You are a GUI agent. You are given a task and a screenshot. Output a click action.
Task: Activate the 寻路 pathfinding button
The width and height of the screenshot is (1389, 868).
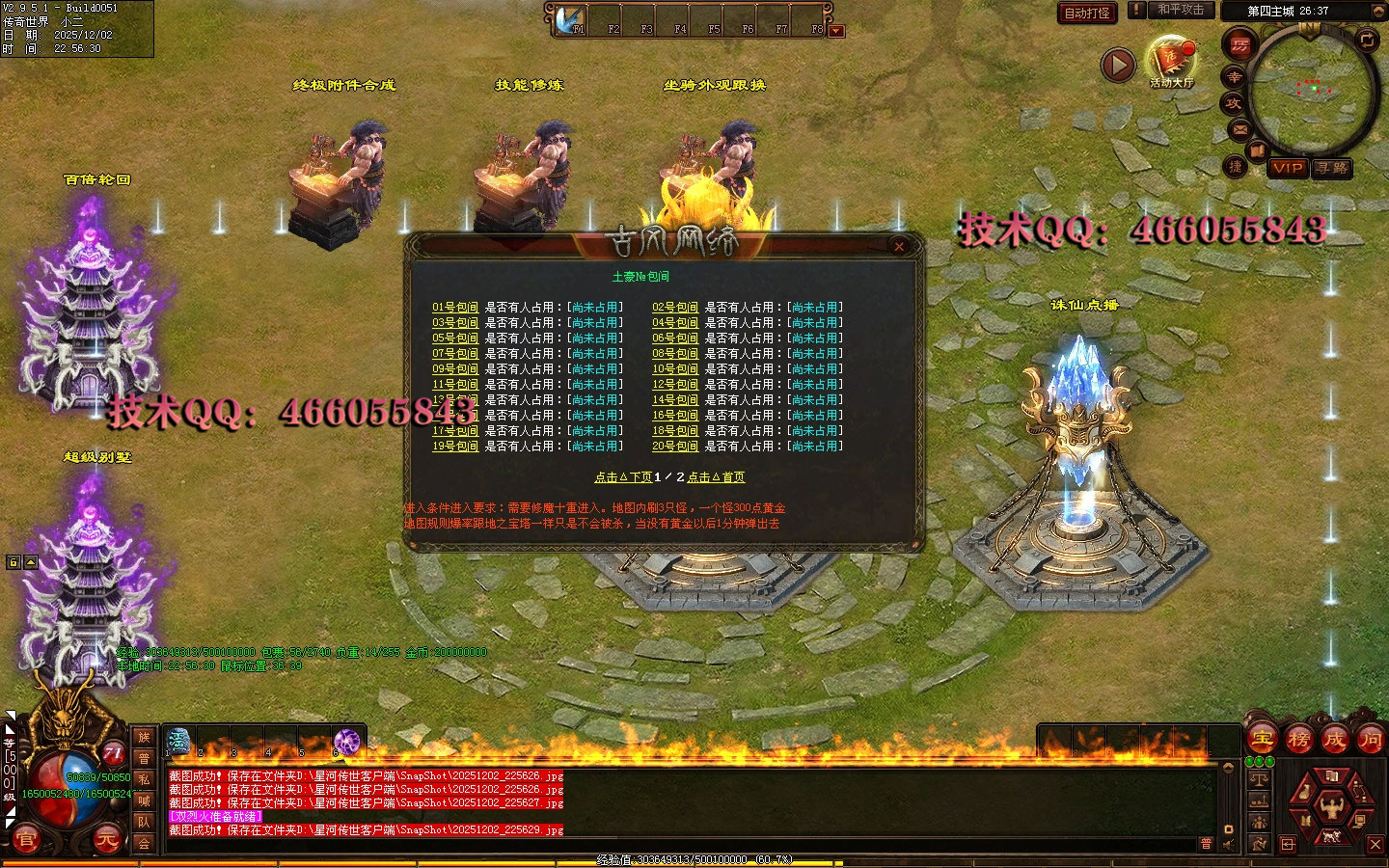[x=1331, y=168]
